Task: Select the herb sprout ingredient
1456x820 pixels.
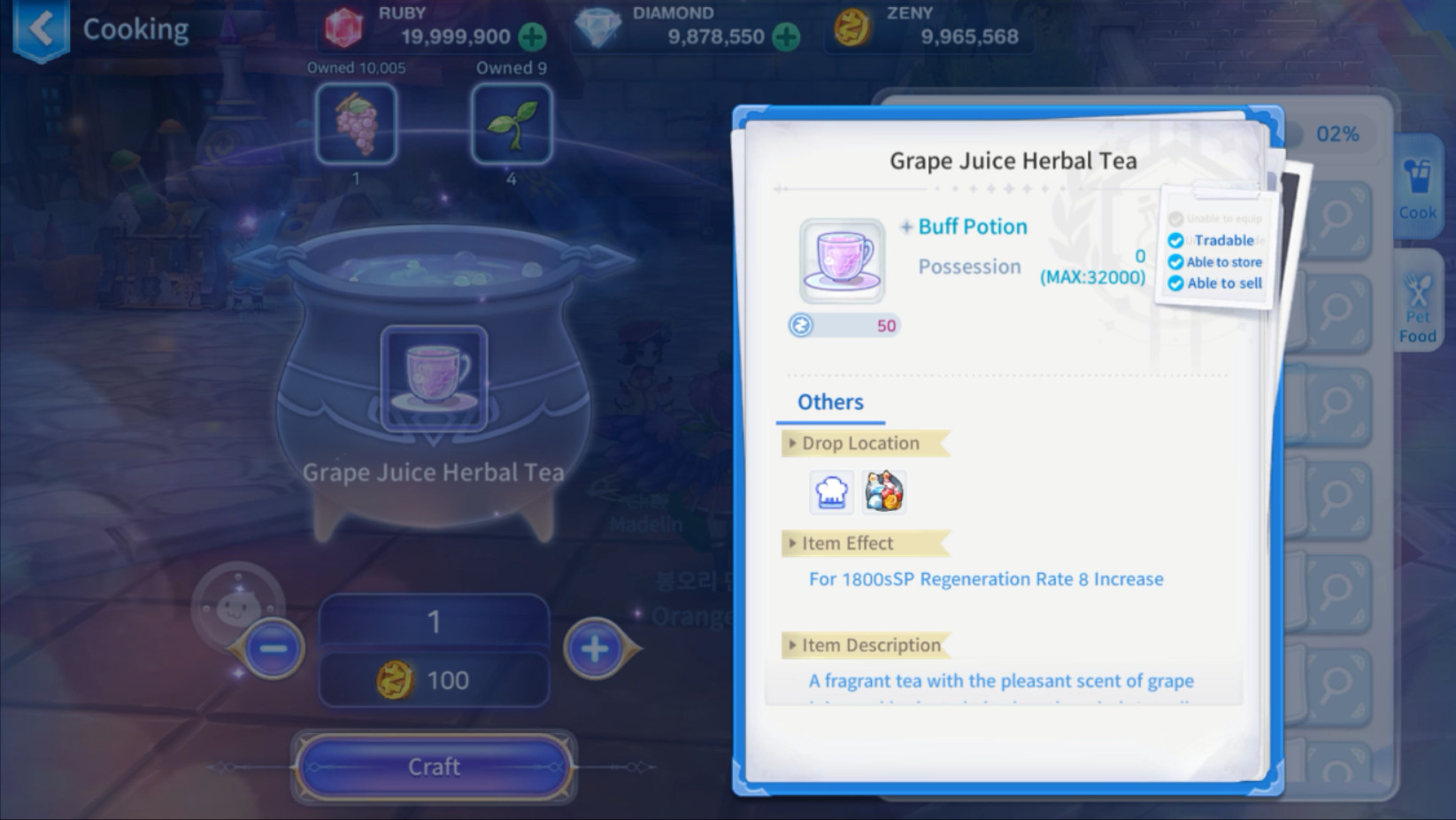Action: tap(512, 124)
